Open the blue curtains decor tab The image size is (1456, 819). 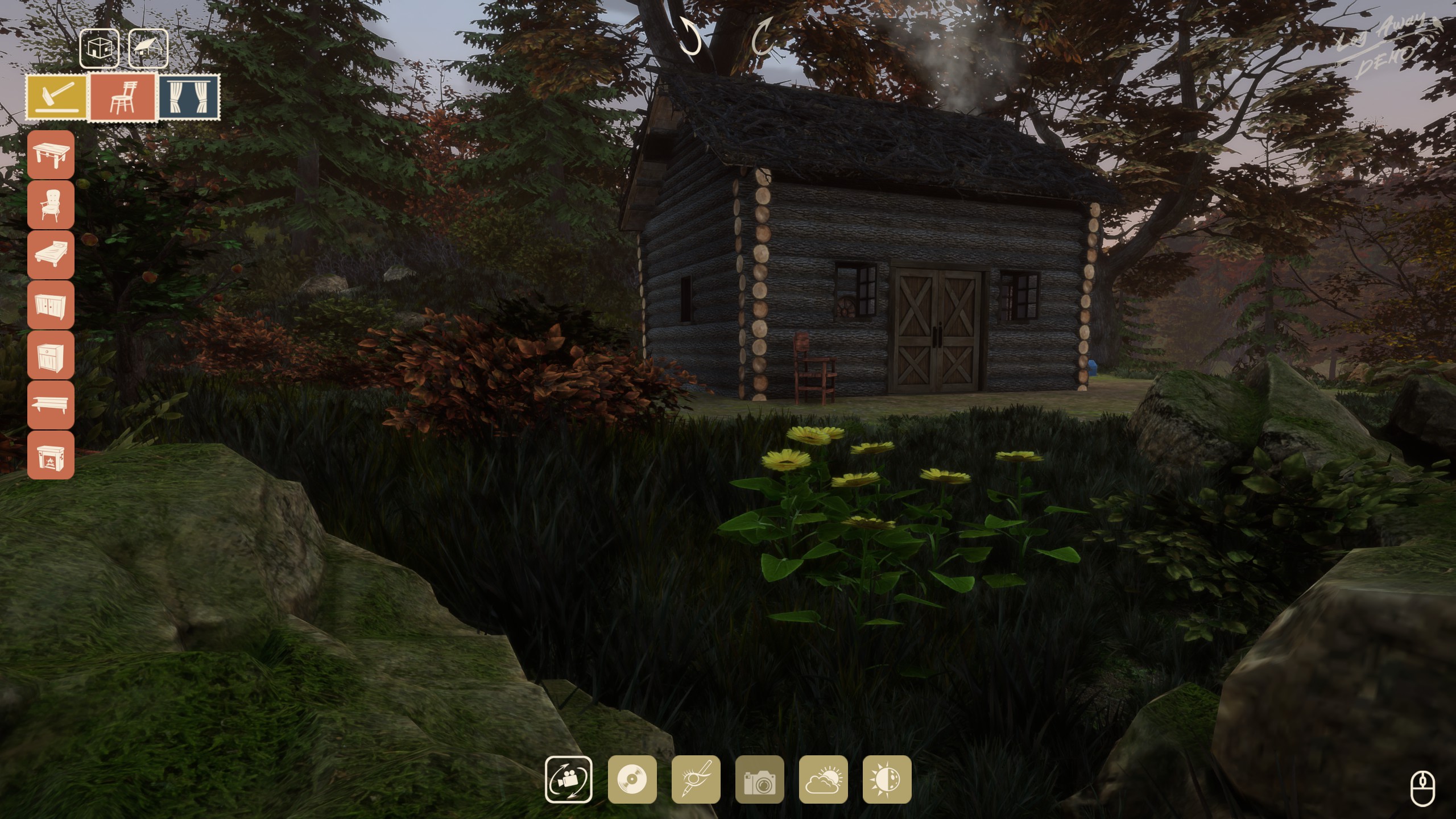(189, 97)
